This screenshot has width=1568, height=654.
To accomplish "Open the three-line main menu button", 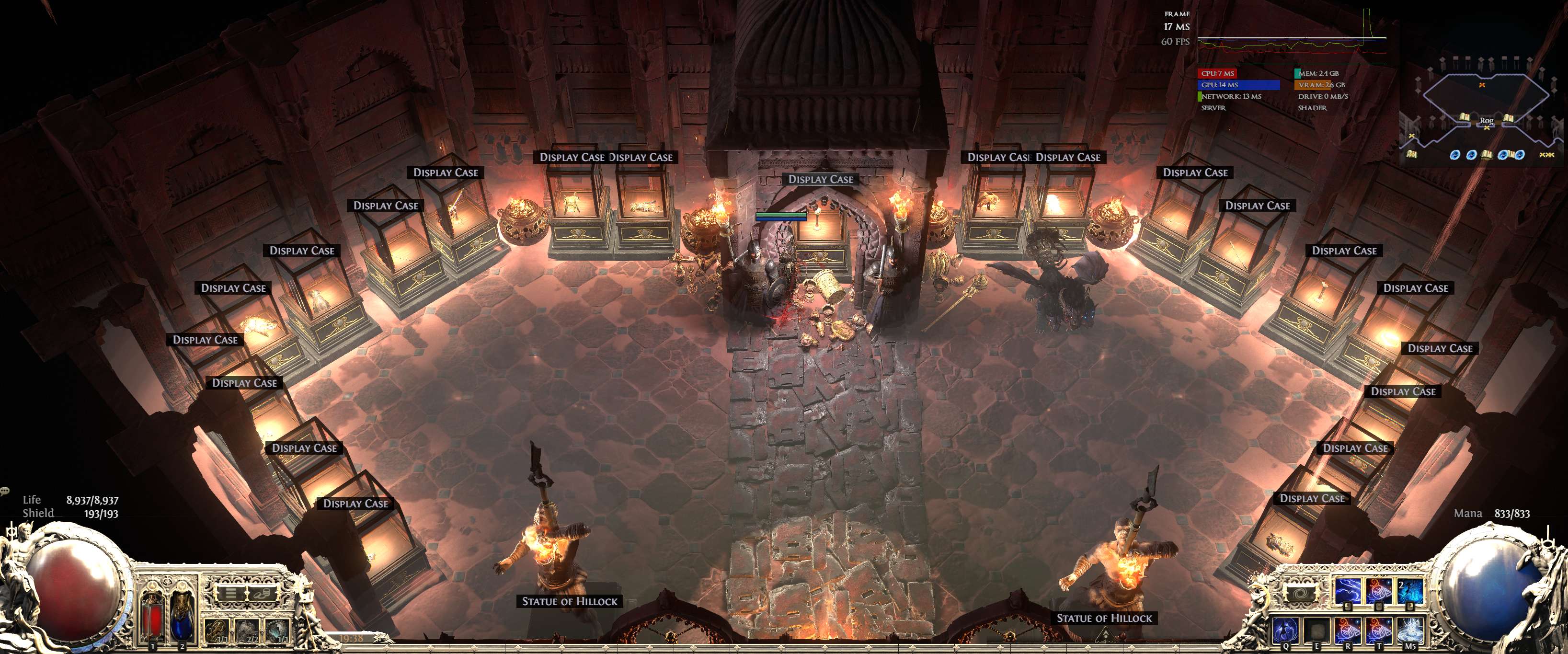I will 231,593.
